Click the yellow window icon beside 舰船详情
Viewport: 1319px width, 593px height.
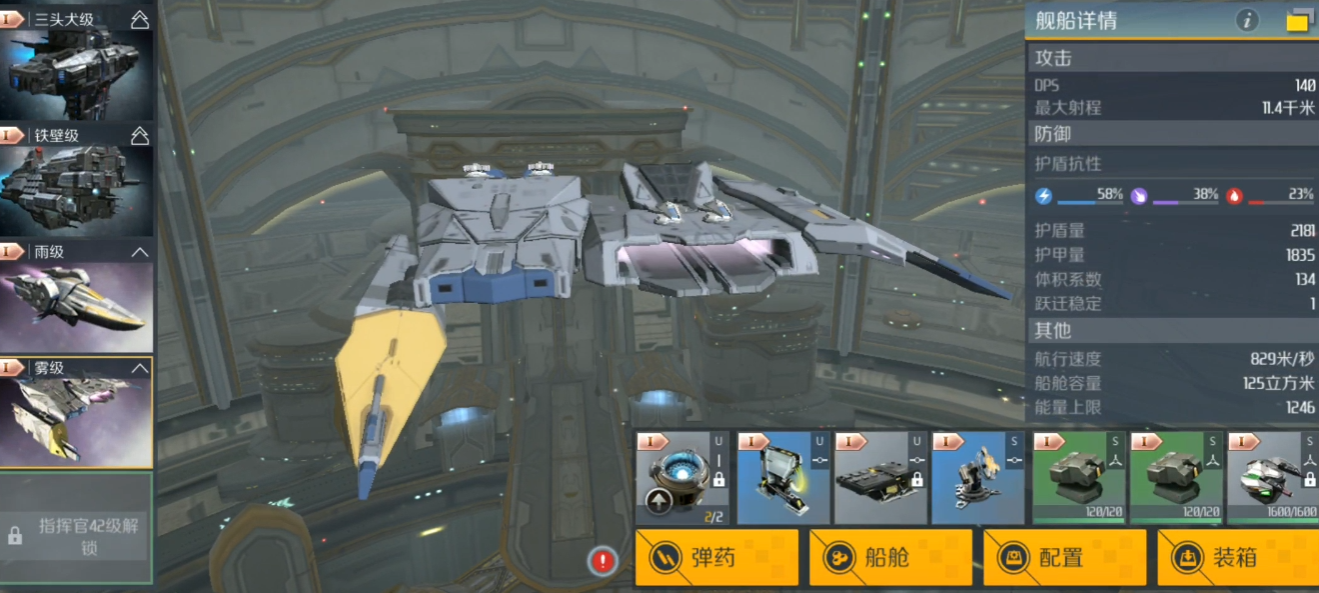pyautogui.click(x=1298, y=20)
